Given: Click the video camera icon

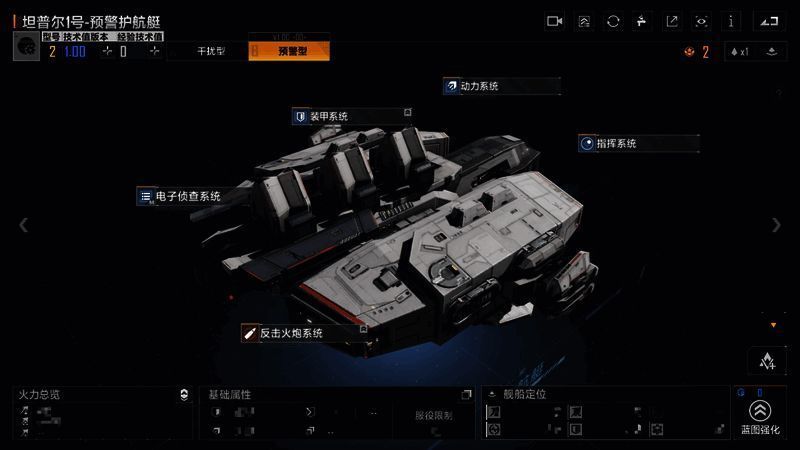Looking at the screenshot, I should click(555, 21).
